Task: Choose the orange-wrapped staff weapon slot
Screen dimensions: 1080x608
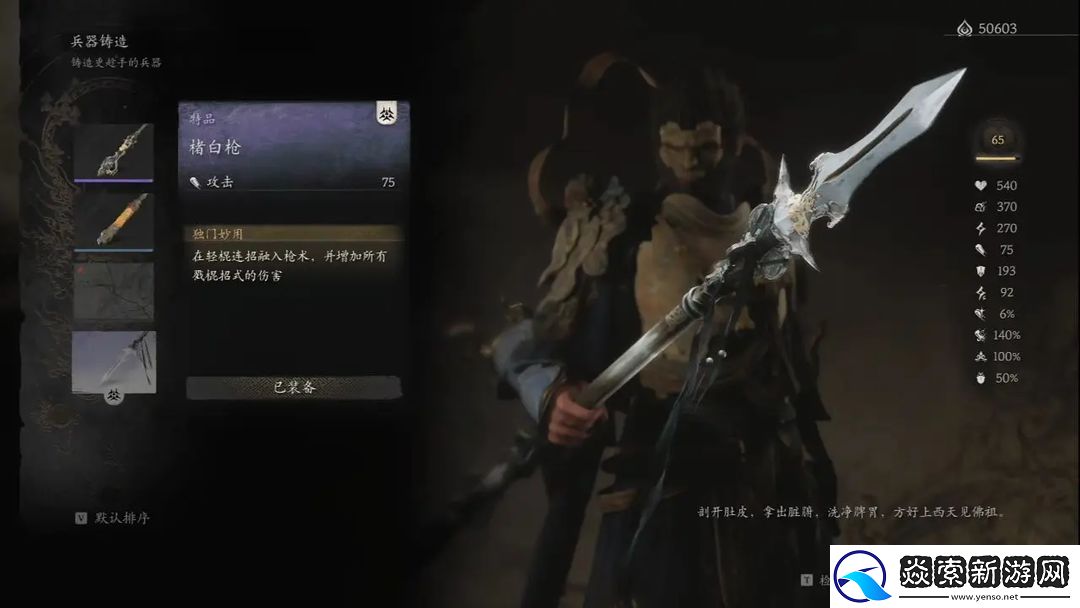Action: coord(113,221)
